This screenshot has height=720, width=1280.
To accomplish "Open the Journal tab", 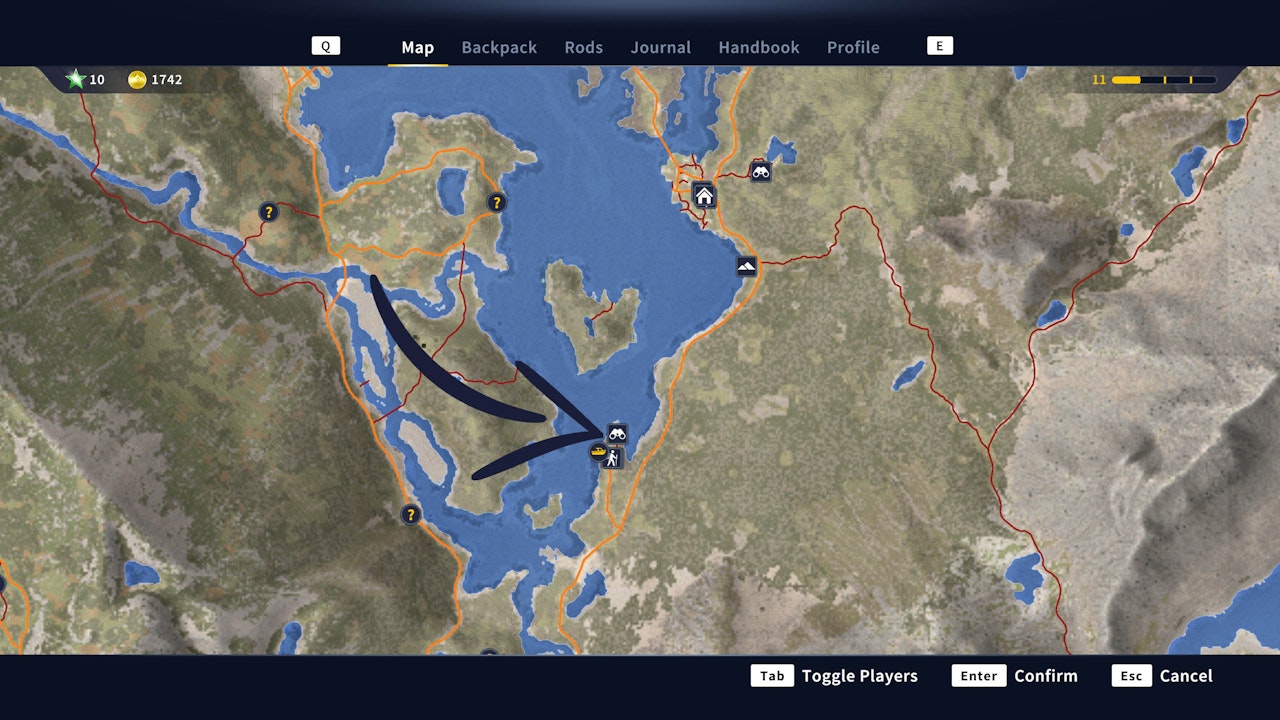I will (x=660, y=47).
